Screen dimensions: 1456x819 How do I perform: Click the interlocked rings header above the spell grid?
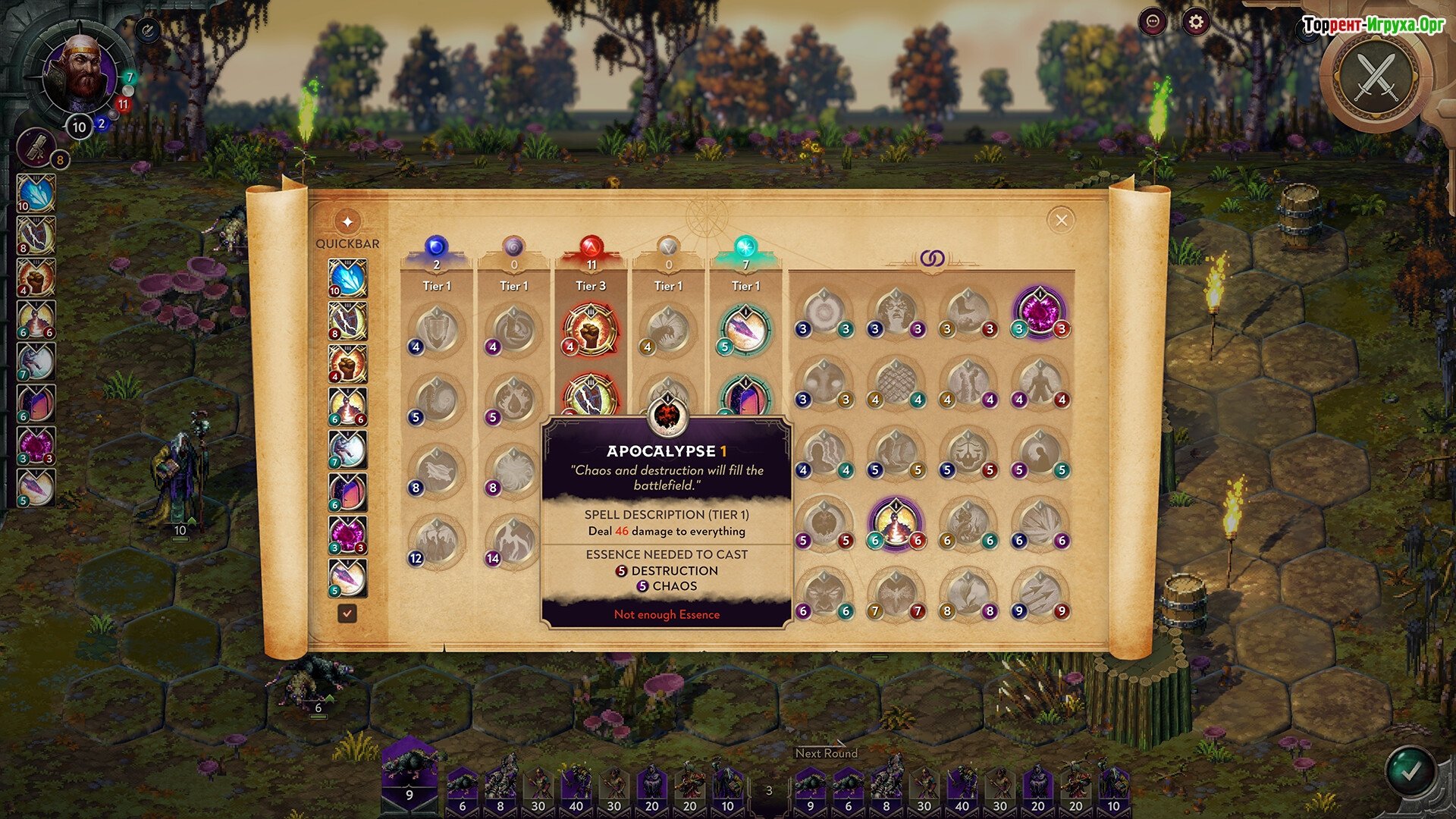(932, 259)
